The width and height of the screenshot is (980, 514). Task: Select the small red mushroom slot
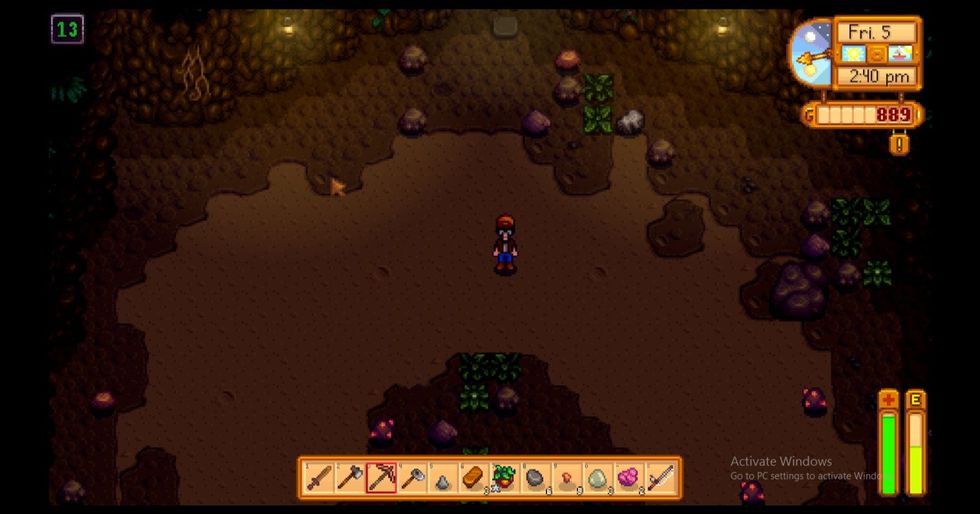(567, 478)
